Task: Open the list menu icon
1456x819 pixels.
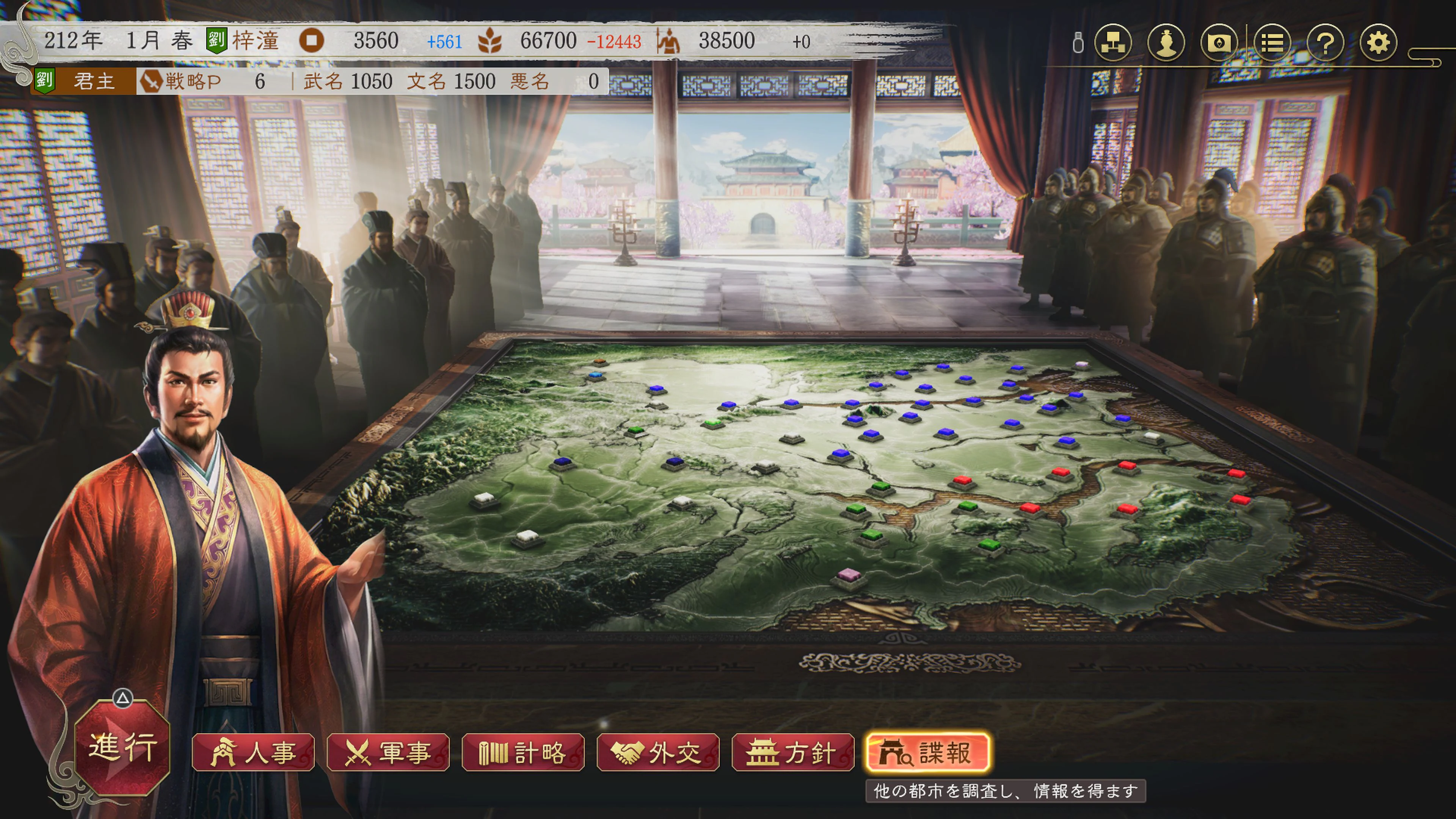Action: pyautogui.click(x=1272, y=42)
